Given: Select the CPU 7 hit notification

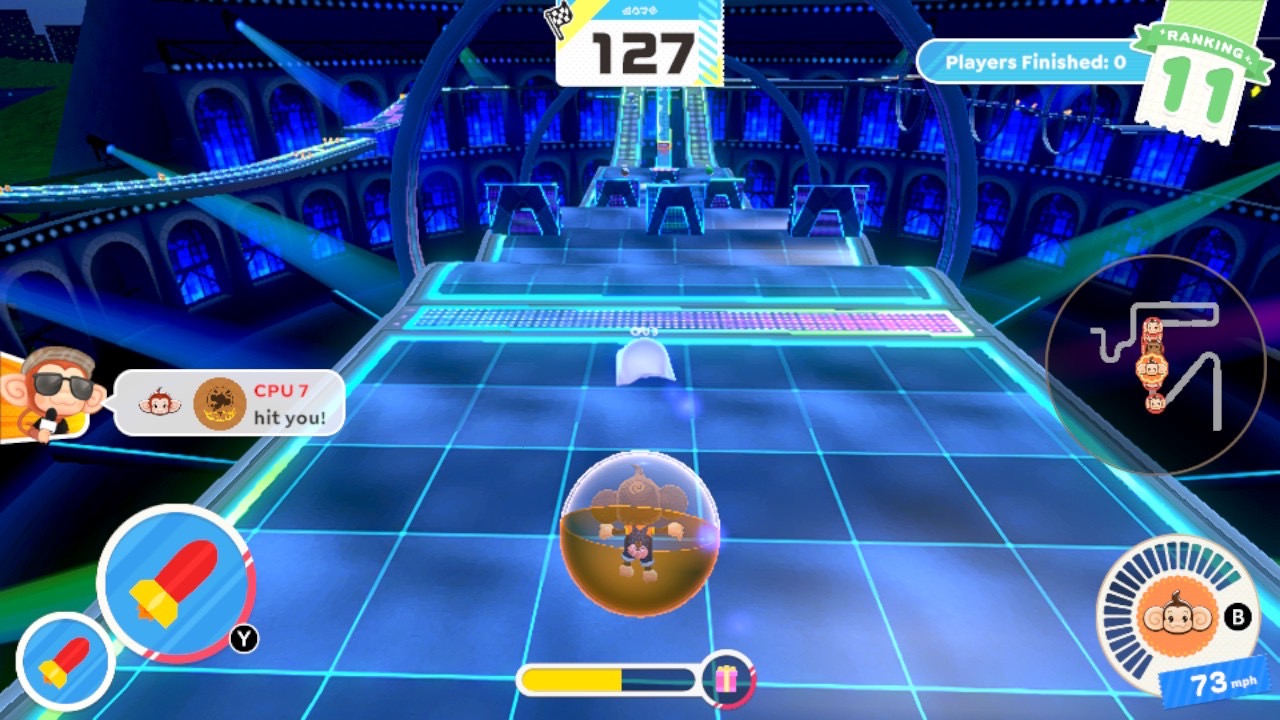Looking at the screenshot, I should click(230, 403).
